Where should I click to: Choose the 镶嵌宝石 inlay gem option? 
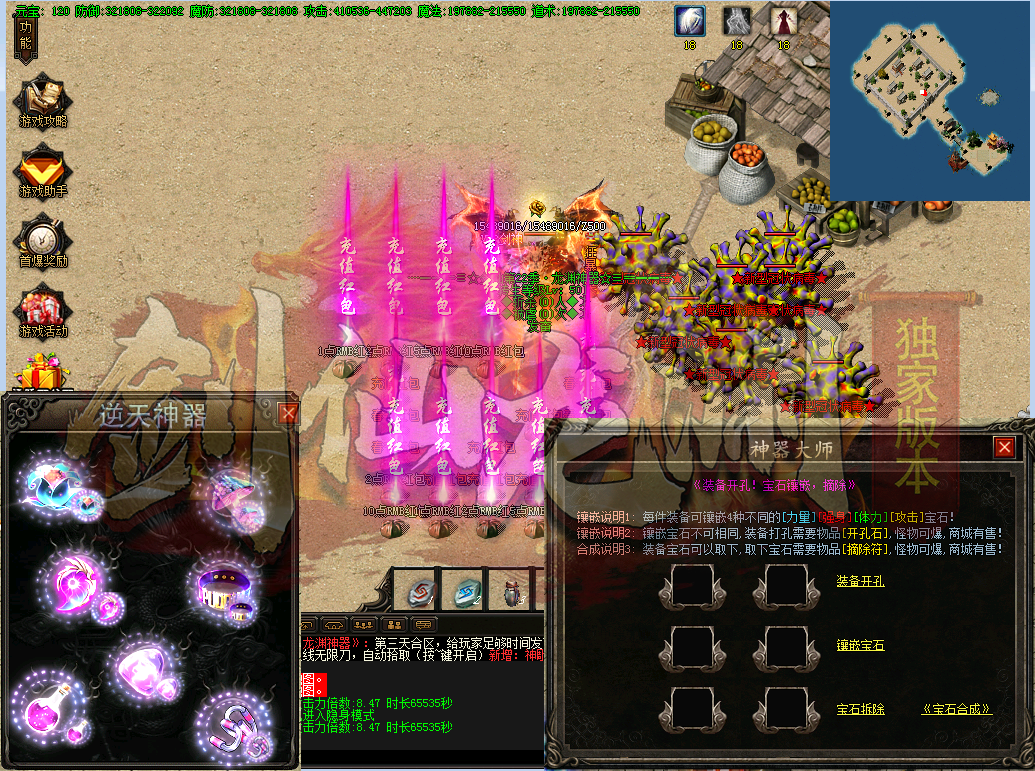860,646
